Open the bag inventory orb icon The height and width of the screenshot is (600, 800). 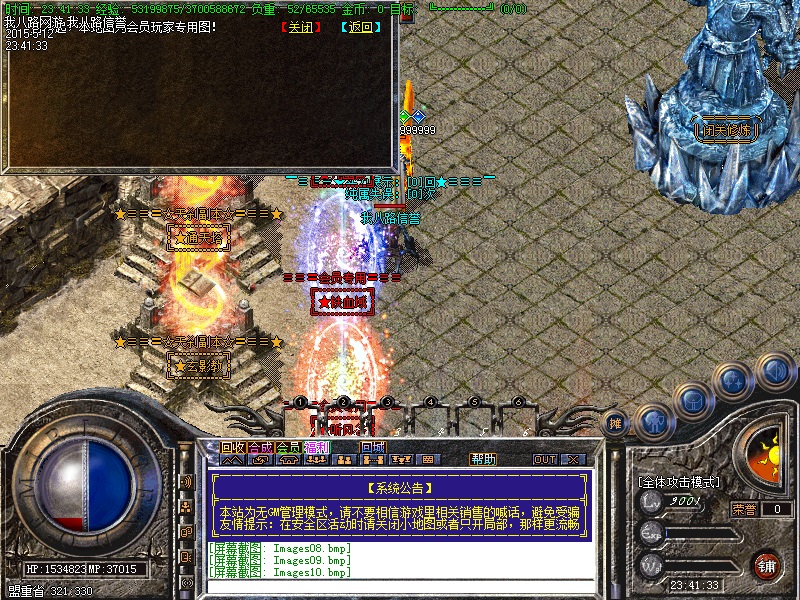[x=693, y=400]
